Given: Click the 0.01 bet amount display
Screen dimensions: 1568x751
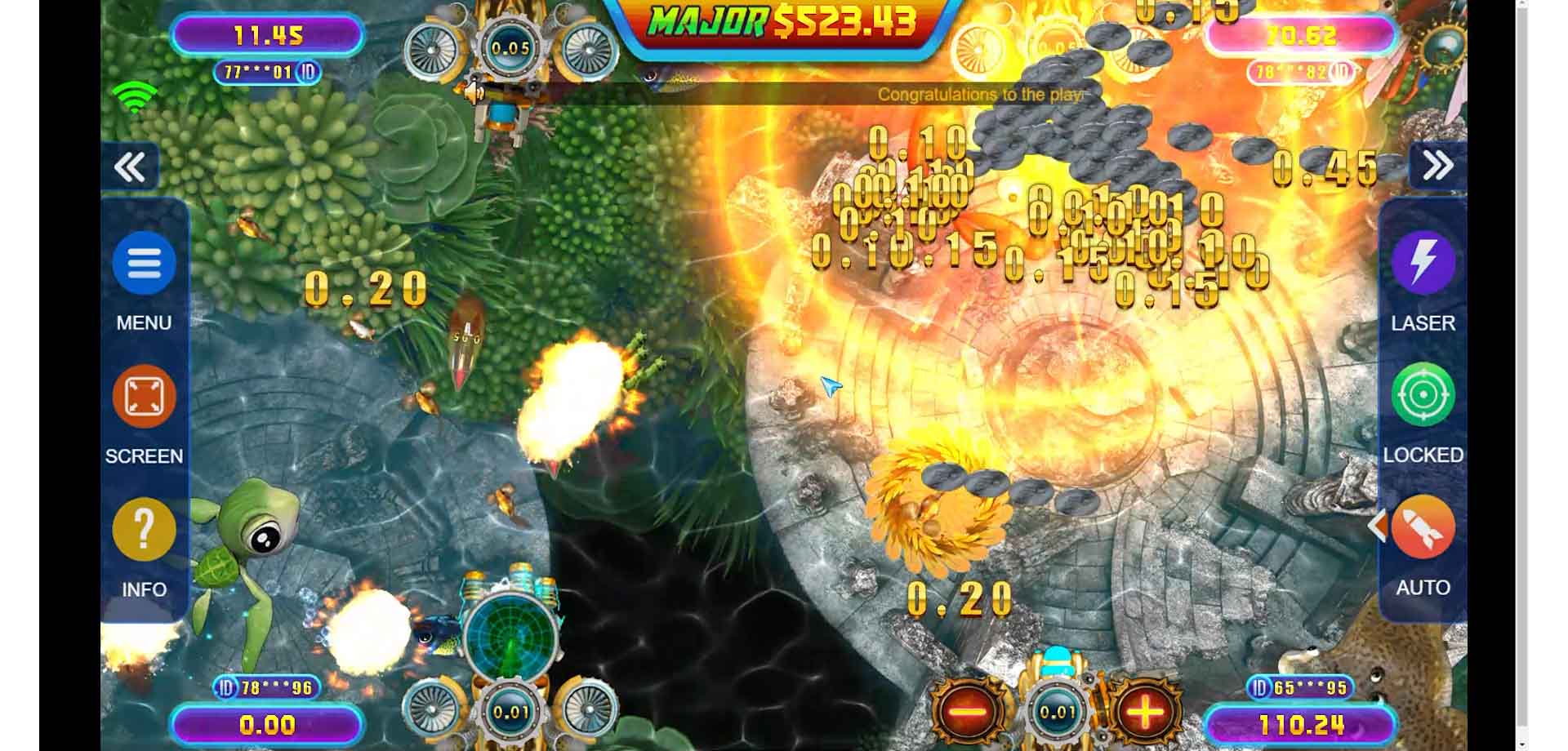Looking at the screenshot, I should (x=1058, y=713).
